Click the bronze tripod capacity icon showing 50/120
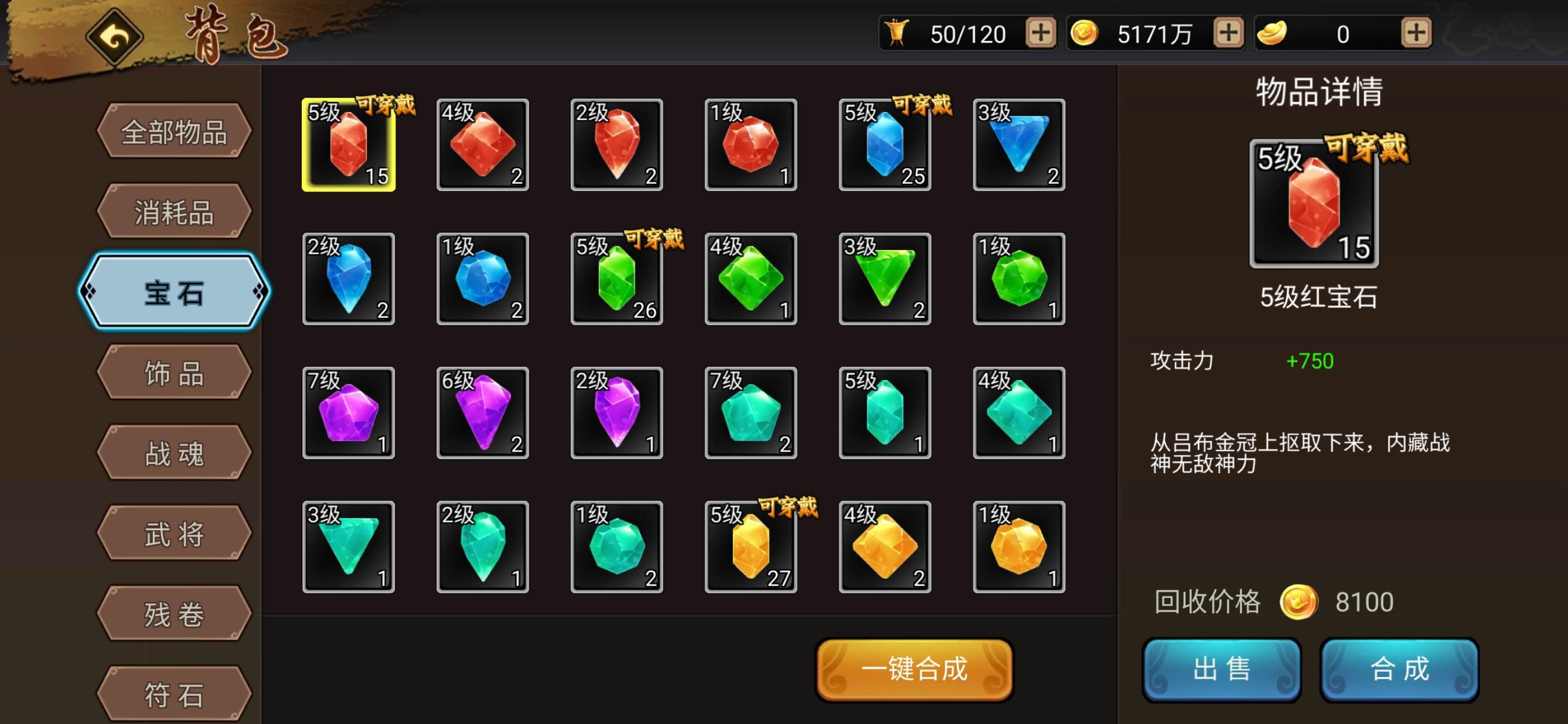The image size is (1568, 724). click(898, 33)
